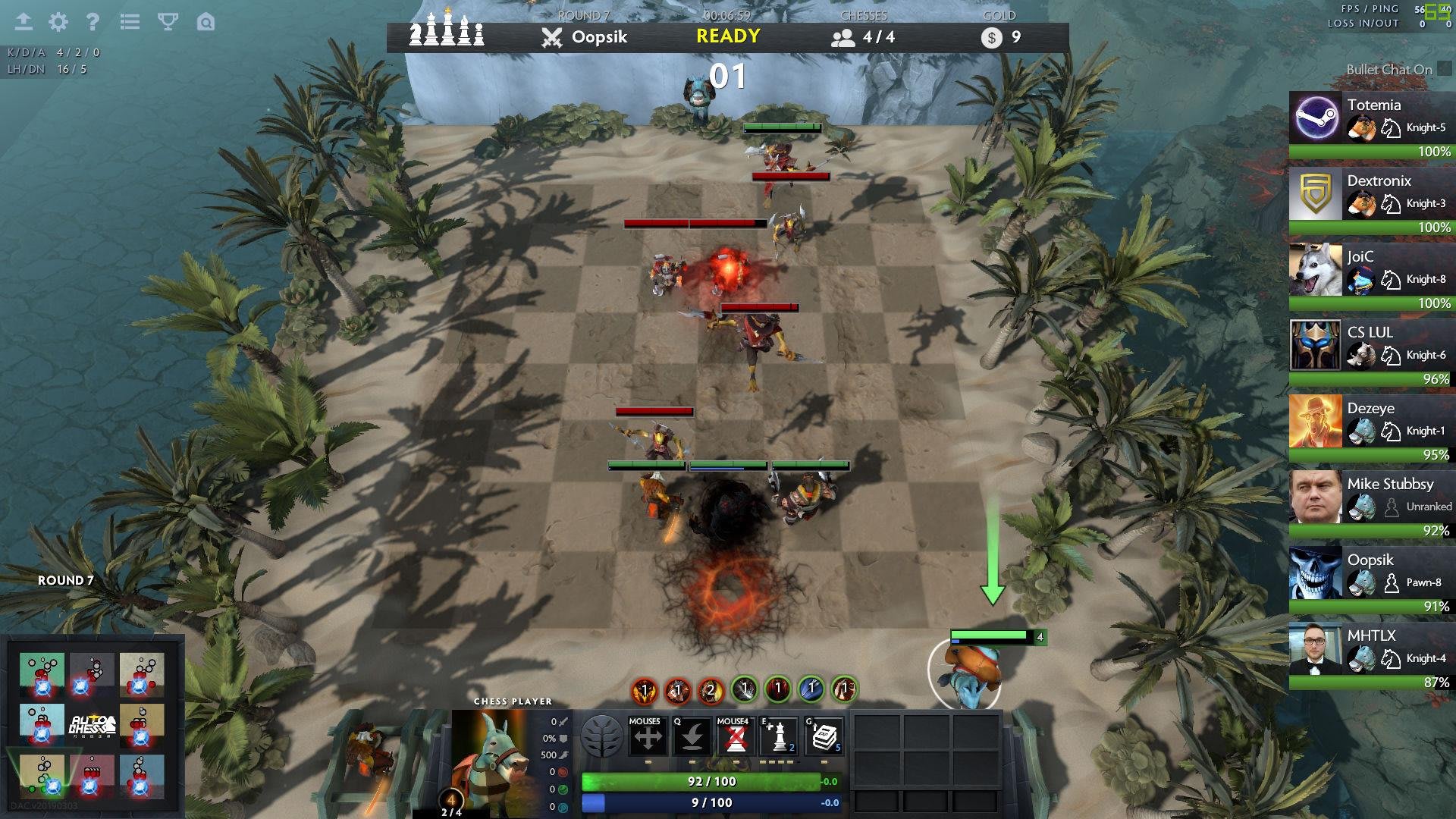Activate the recall chess arrow ability
Screen dimensions: 1456x819
click(691, 737)
